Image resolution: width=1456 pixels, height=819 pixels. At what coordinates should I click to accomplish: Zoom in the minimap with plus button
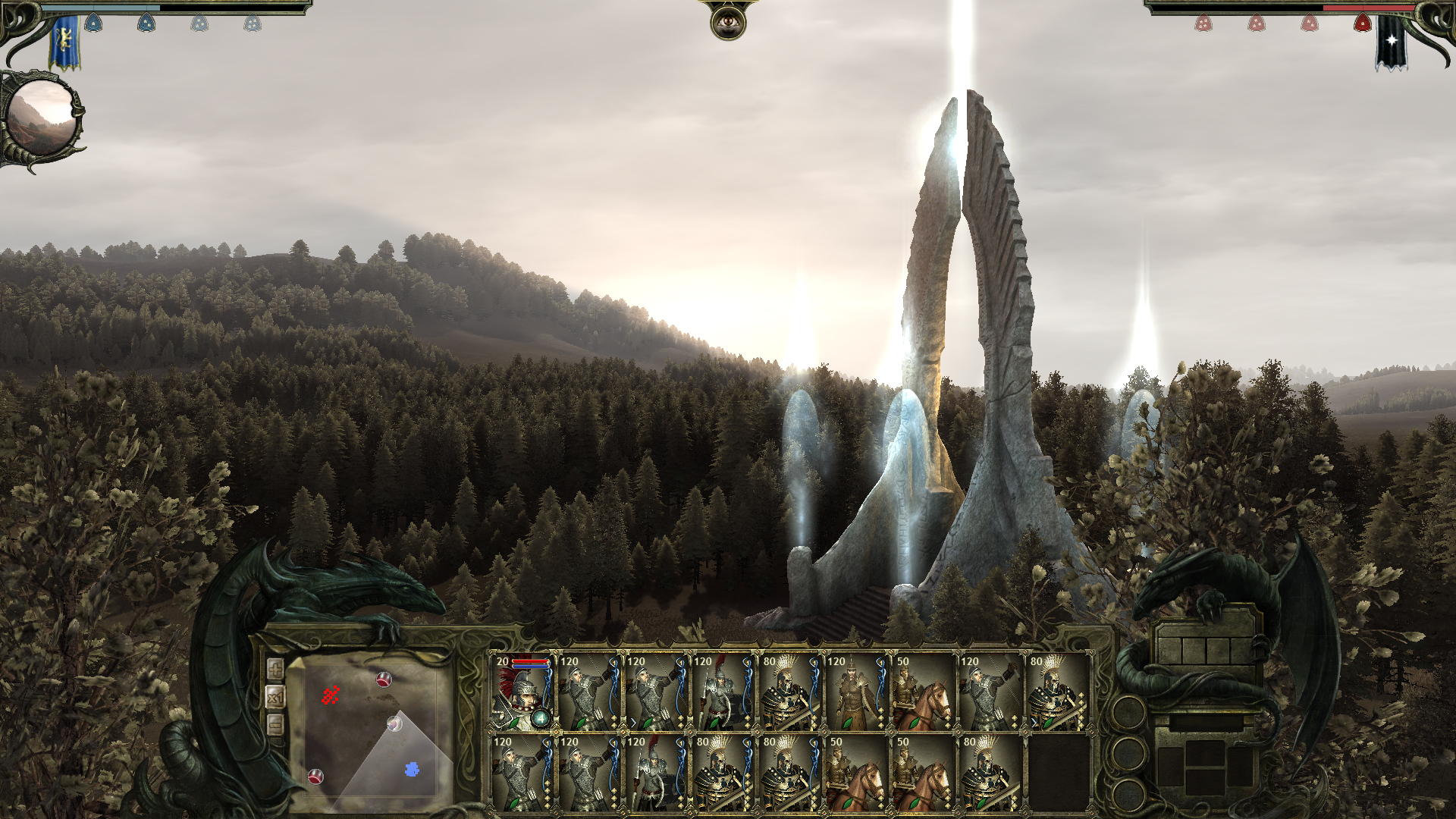275,669
